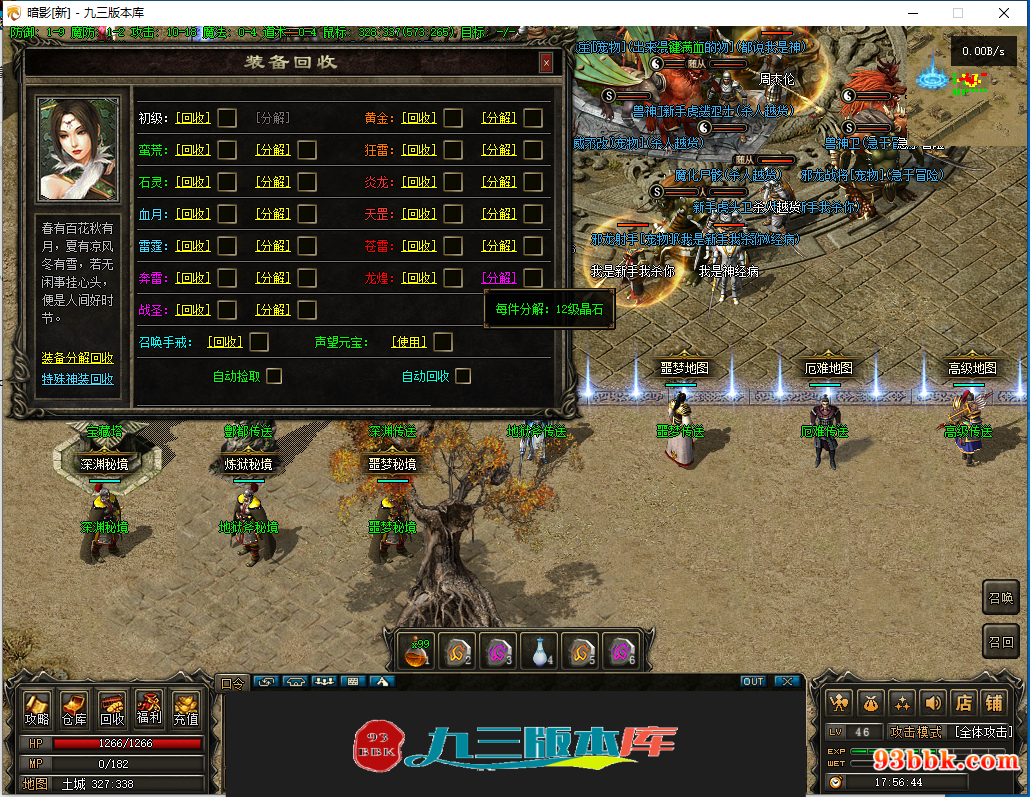The width and height of the screenshot is (1030, 797).
Task: Click [回收] for 召唤手戒
Action: tap(225, 342)
